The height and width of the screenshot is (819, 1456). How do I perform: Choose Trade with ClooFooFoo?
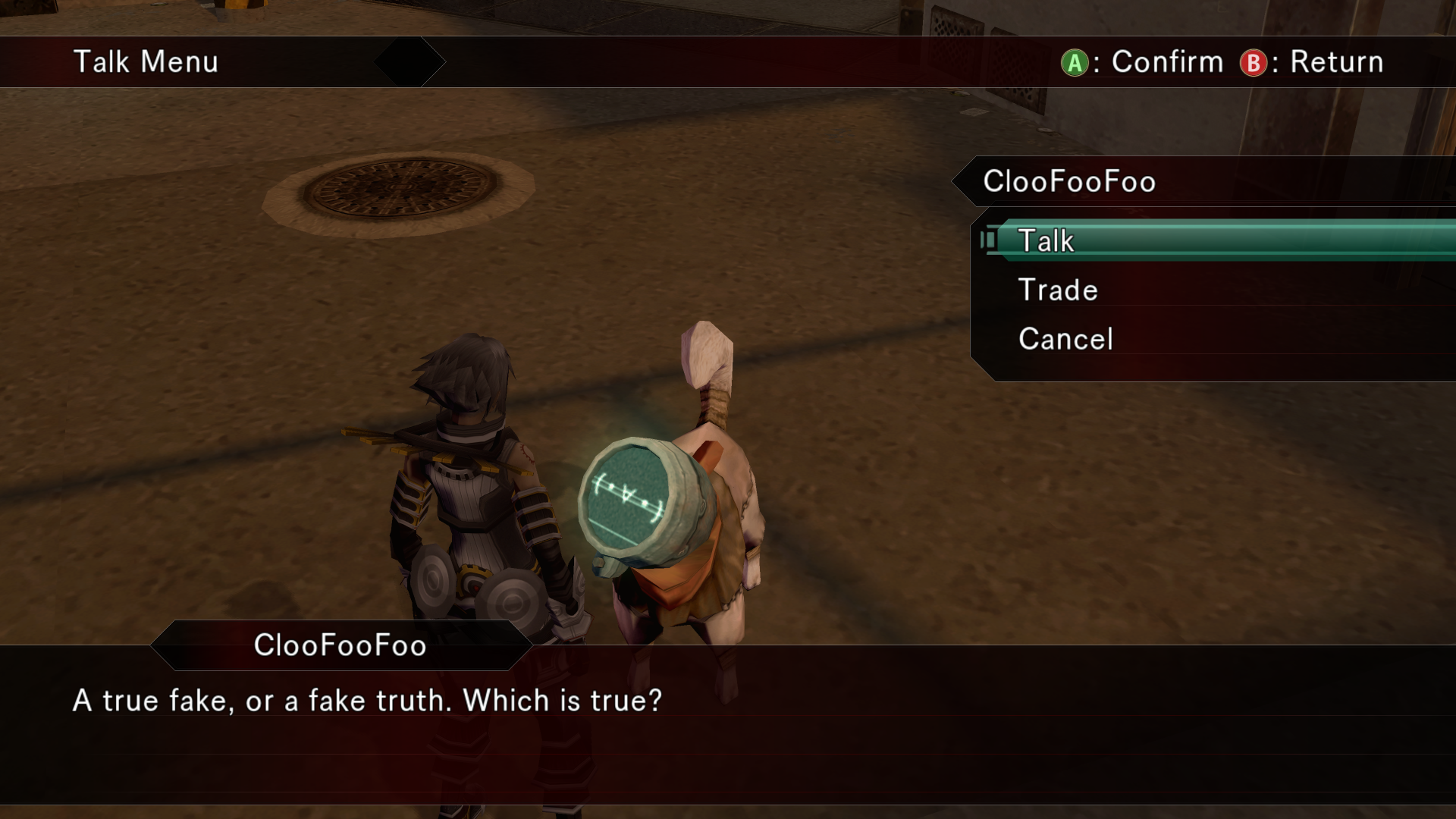pyautogui.click(x=1058, y=290)
